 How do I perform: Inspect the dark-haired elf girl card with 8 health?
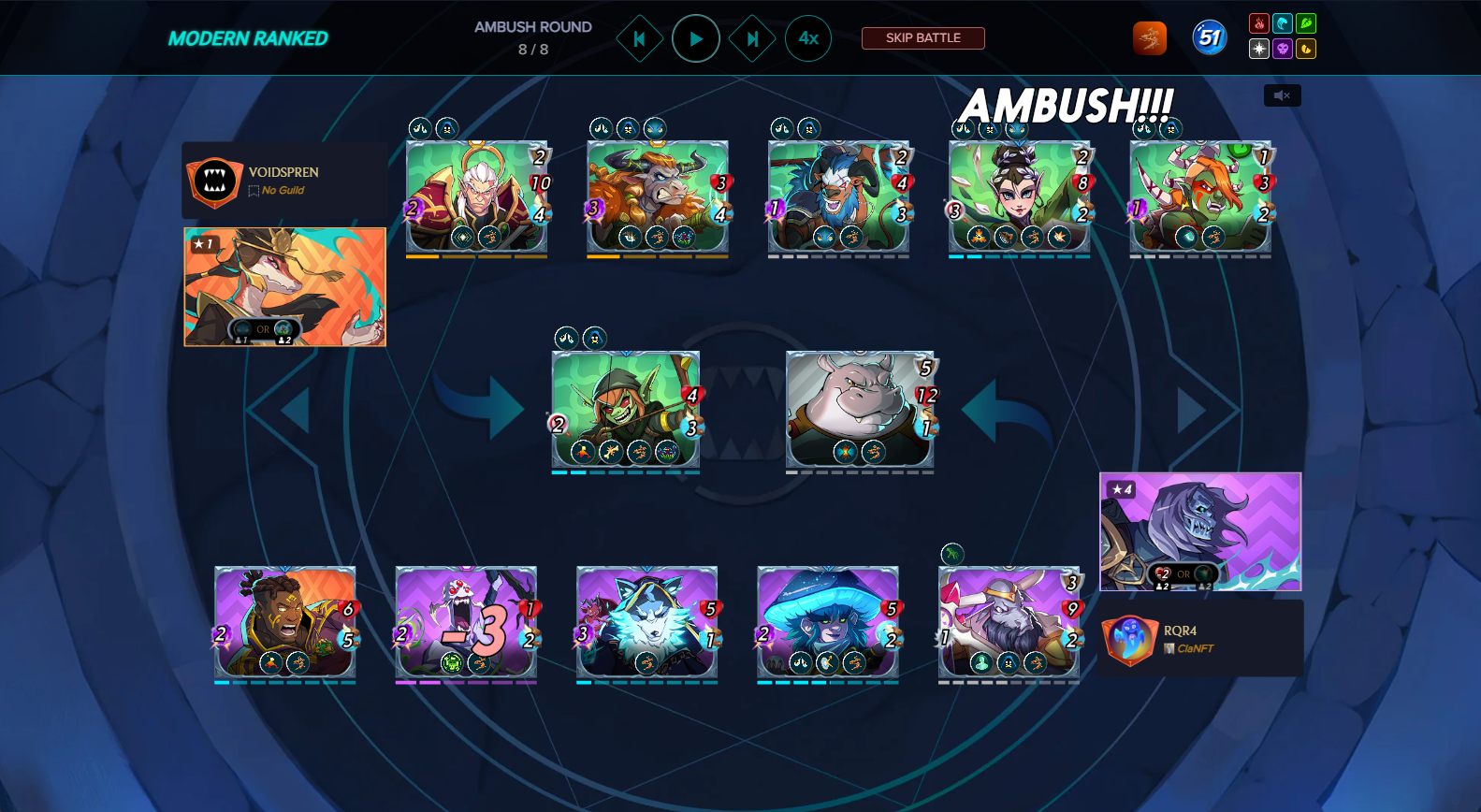point(1019,196)
